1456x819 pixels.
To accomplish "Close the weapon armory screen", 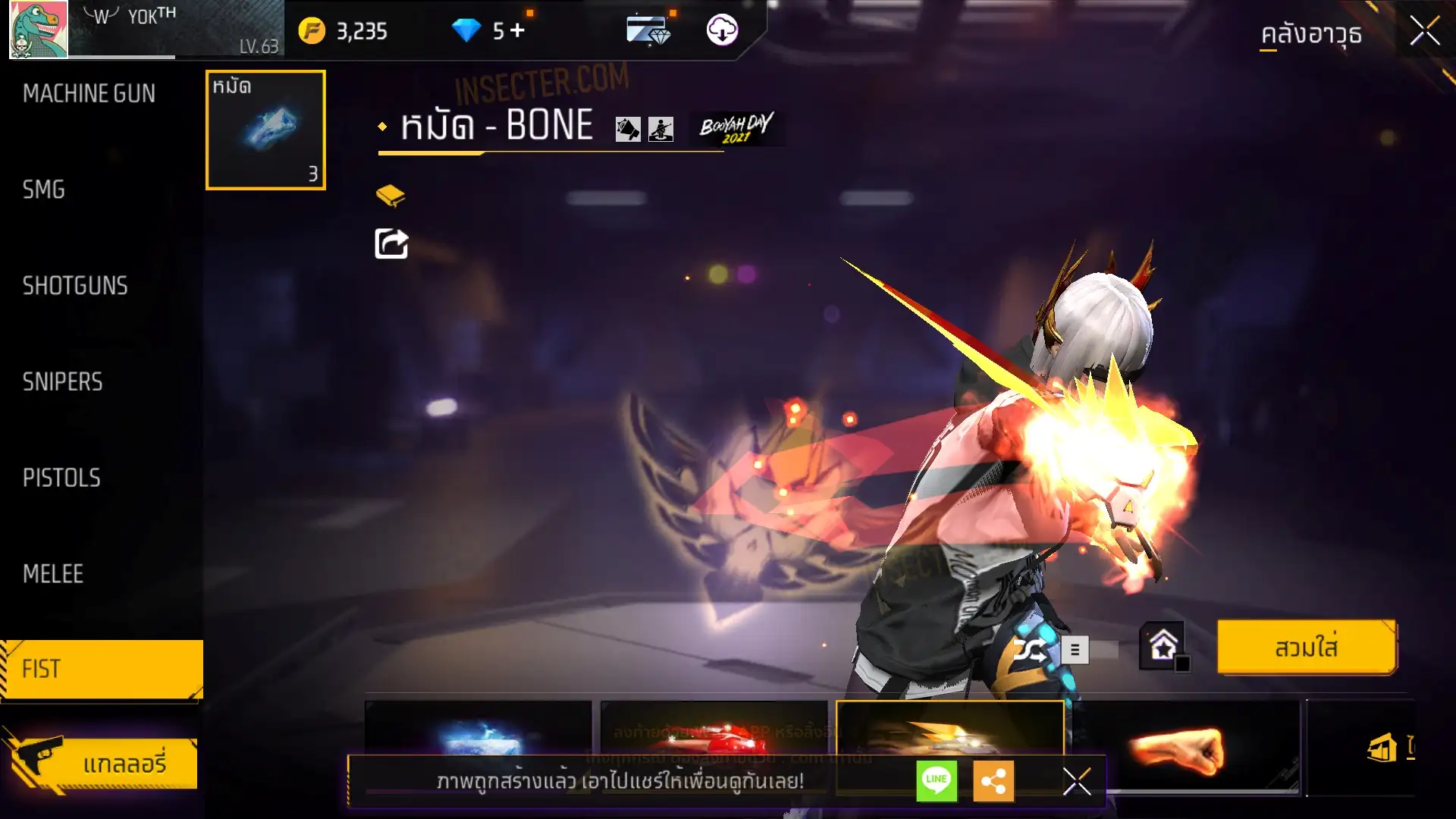I will (x=1424, y=32).
